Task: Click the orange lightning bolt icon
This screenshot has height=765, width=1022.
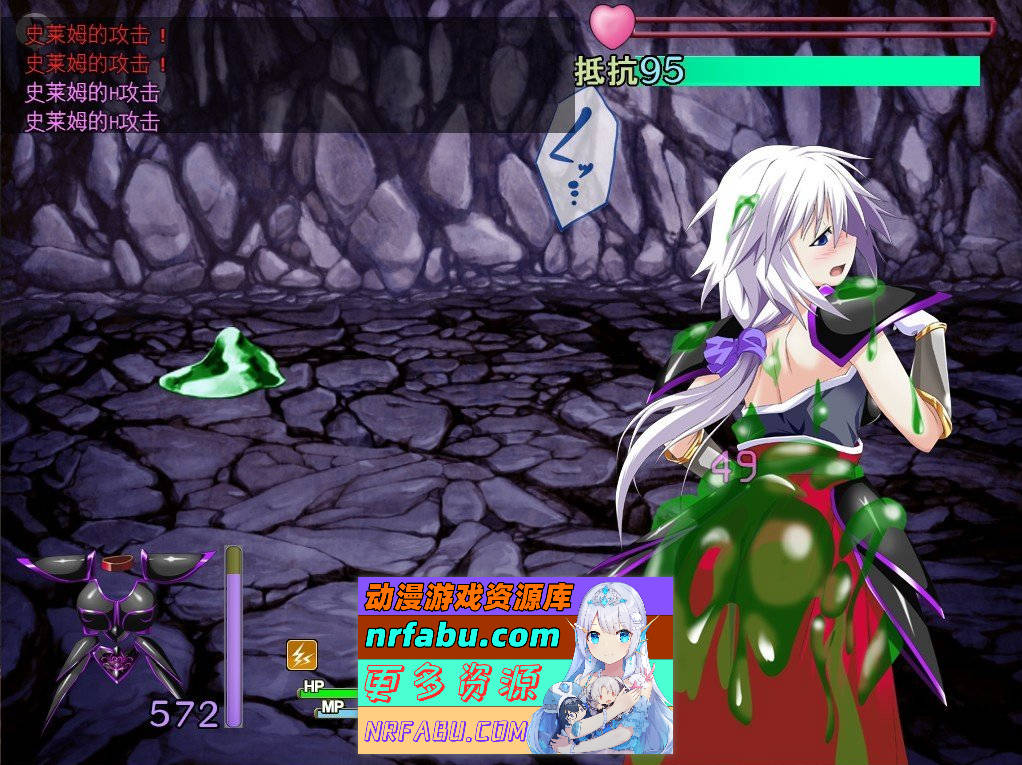Action: point(302,655)
